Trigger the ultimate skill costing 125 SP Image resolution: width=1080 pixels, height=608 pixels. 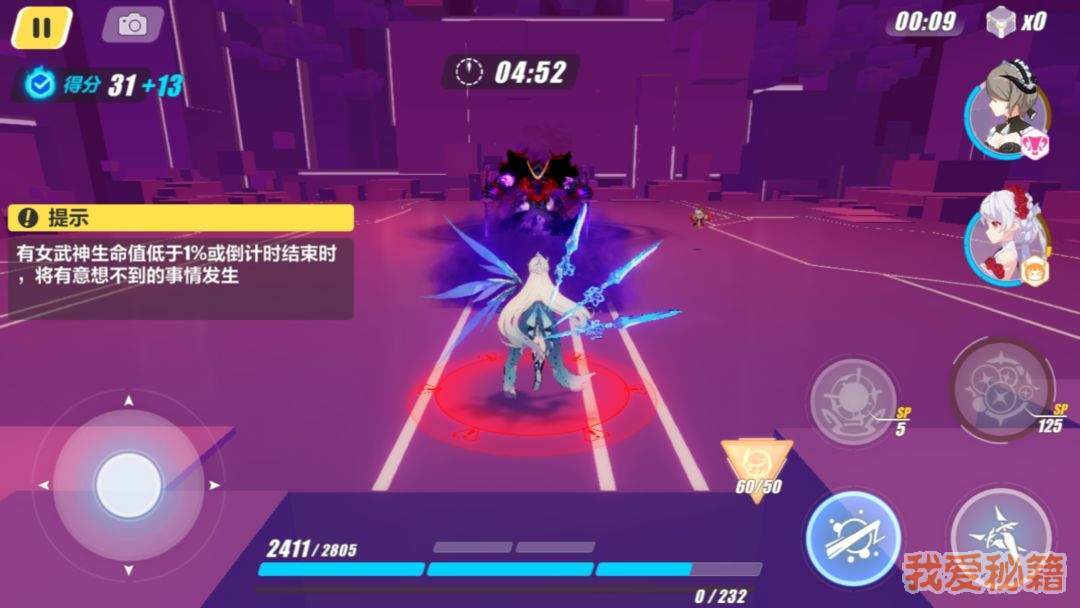click(x=1000, y=387)
